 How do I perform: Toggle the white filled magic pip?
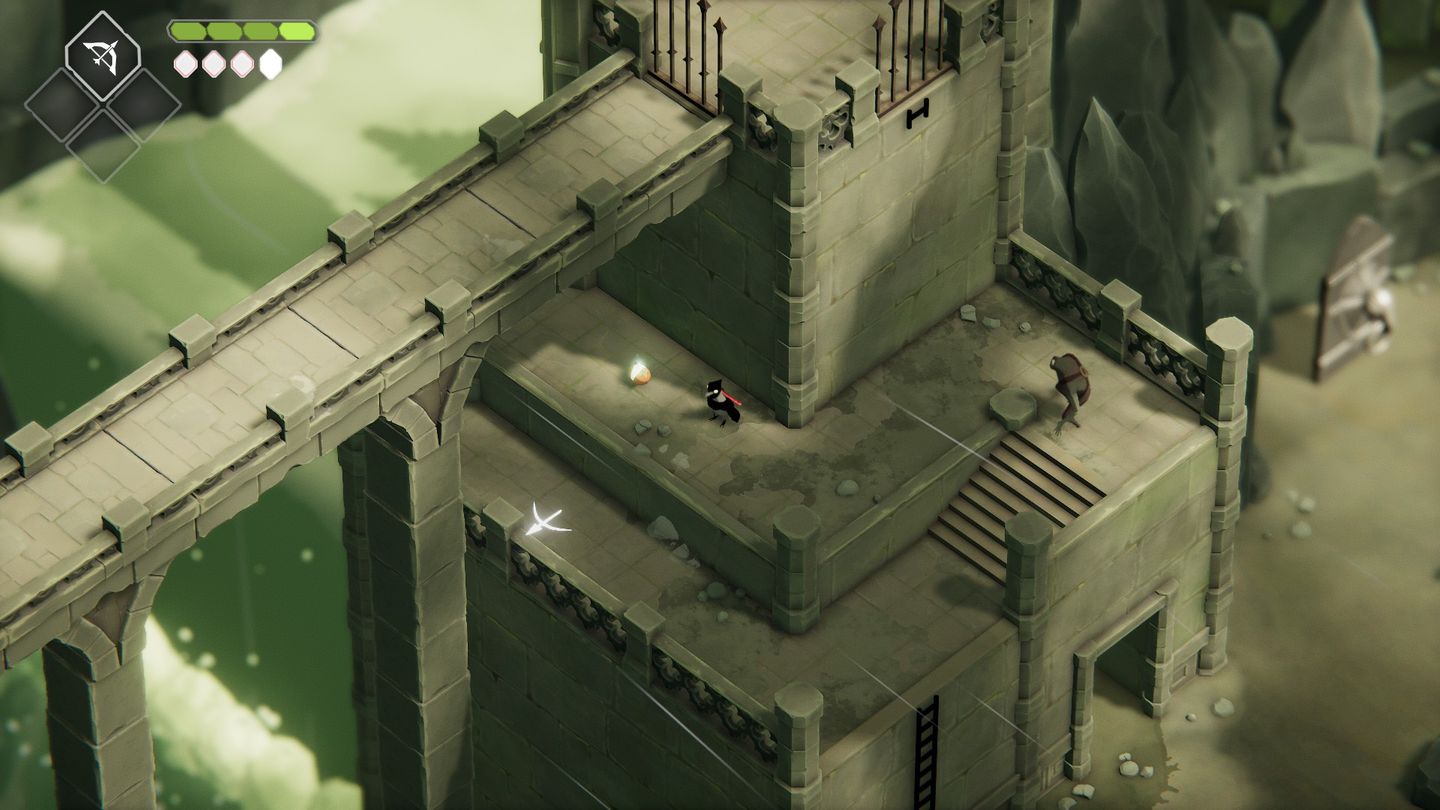click(x=268, y=62)
